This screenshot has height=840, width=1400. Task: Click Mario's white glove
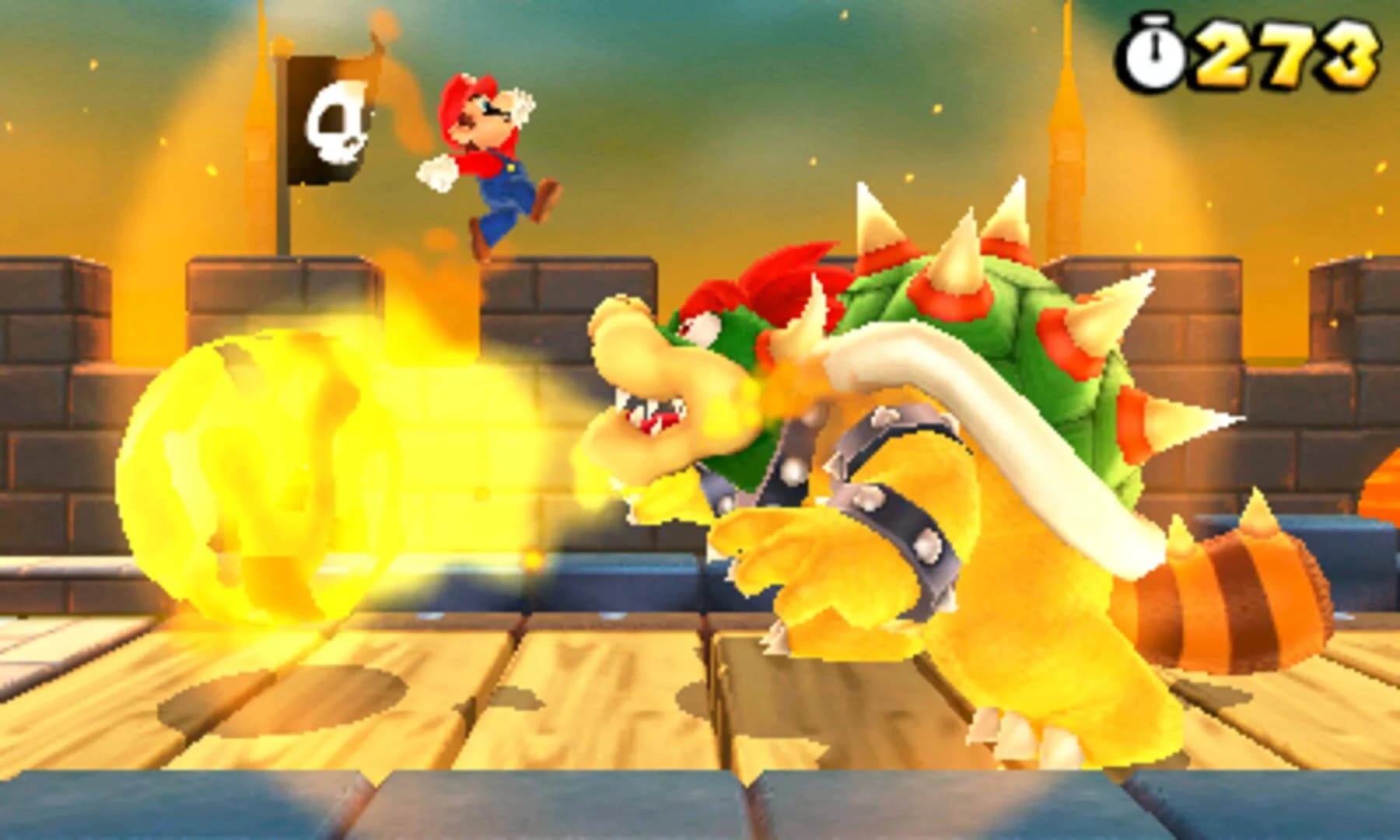coord(436,175)
